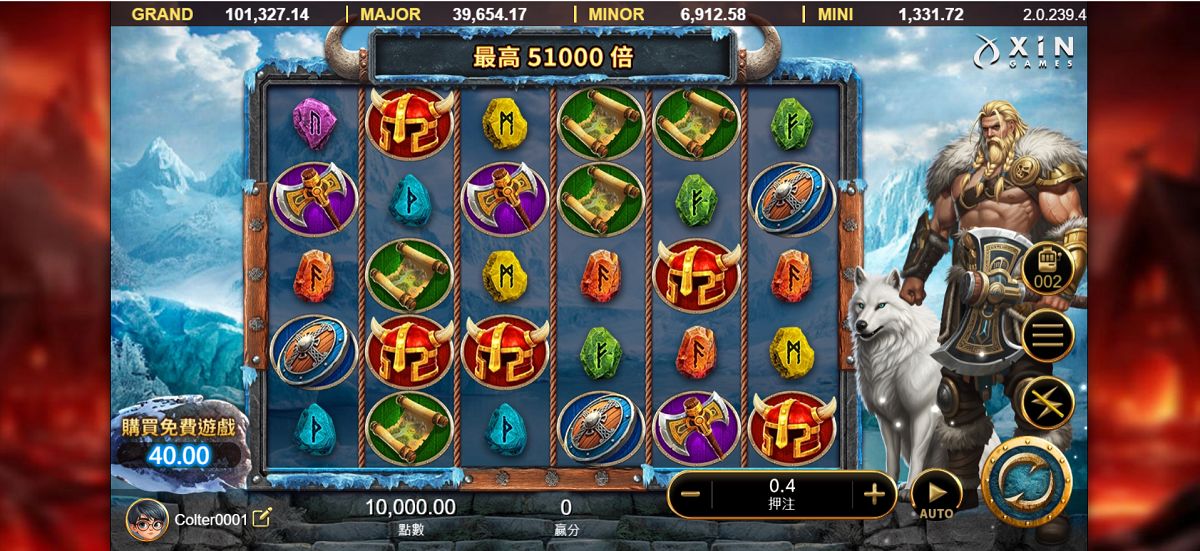Image resolution: width=1200 pixels, height=551 pixels.
Task: Open the player avatar profile
Action: [147, 519]
